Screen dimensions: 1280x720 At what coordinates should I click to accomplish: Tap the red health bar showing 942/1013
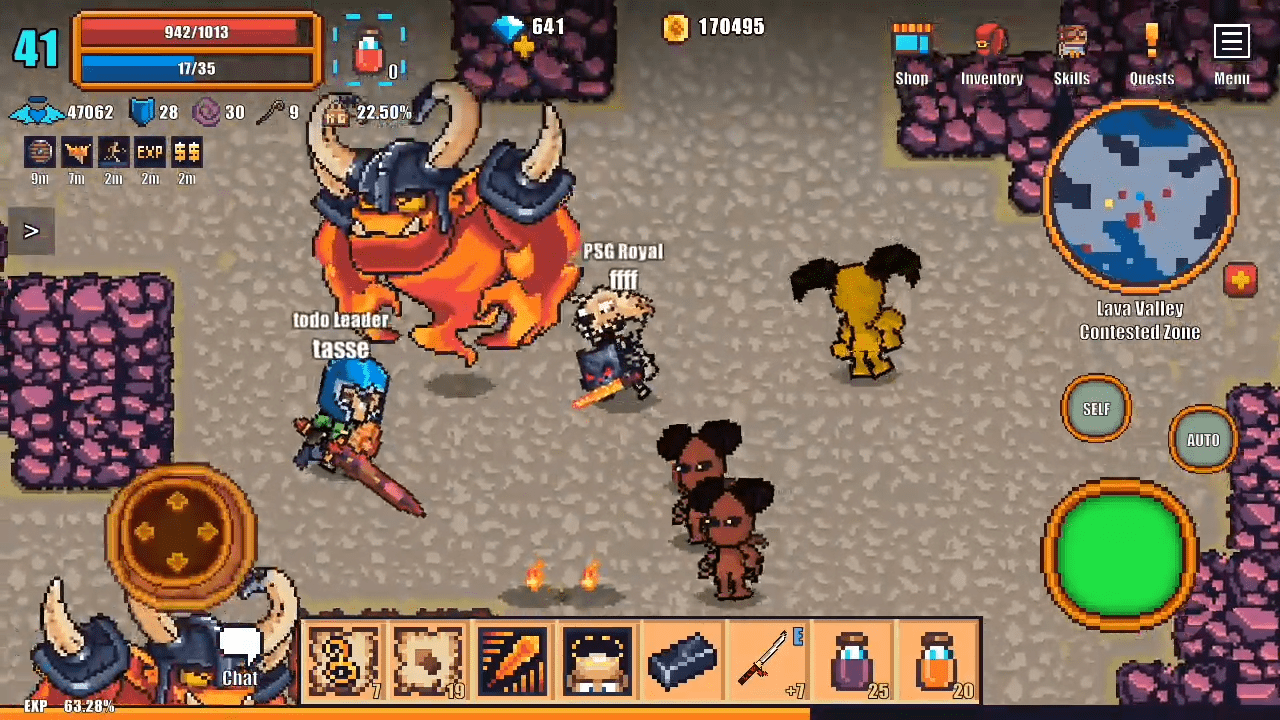click(196, 32)
